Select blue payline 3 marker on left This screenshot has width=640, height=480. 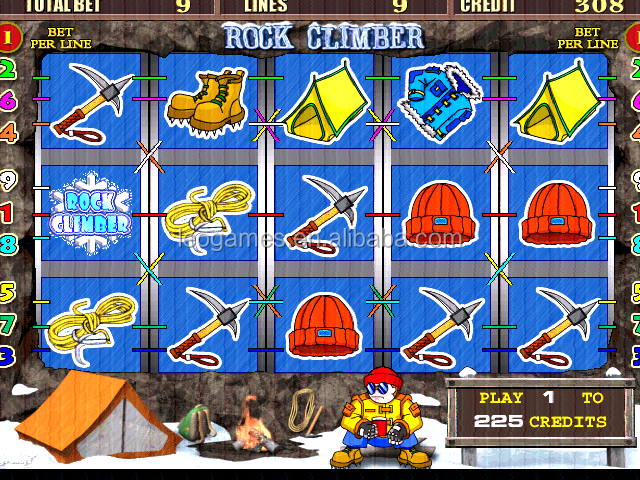click(9, 355)
